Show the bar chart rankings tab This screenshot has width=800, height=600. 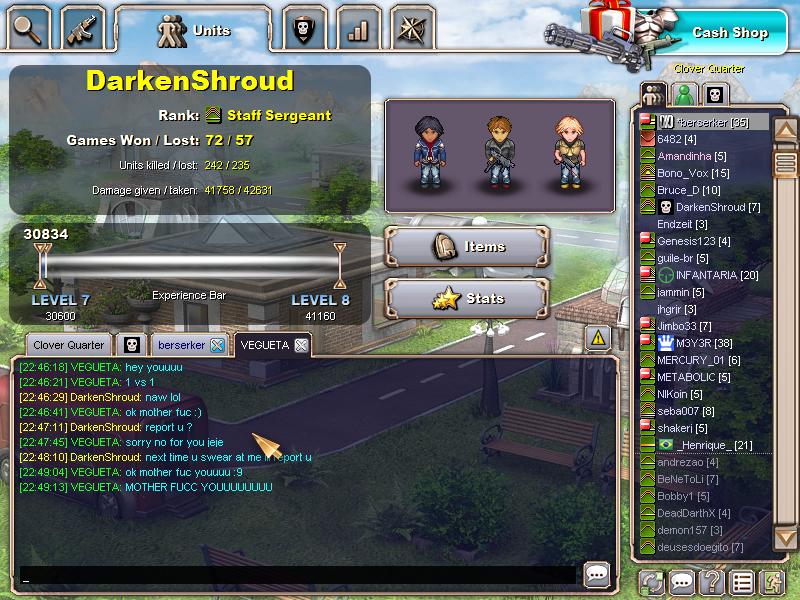357,28
